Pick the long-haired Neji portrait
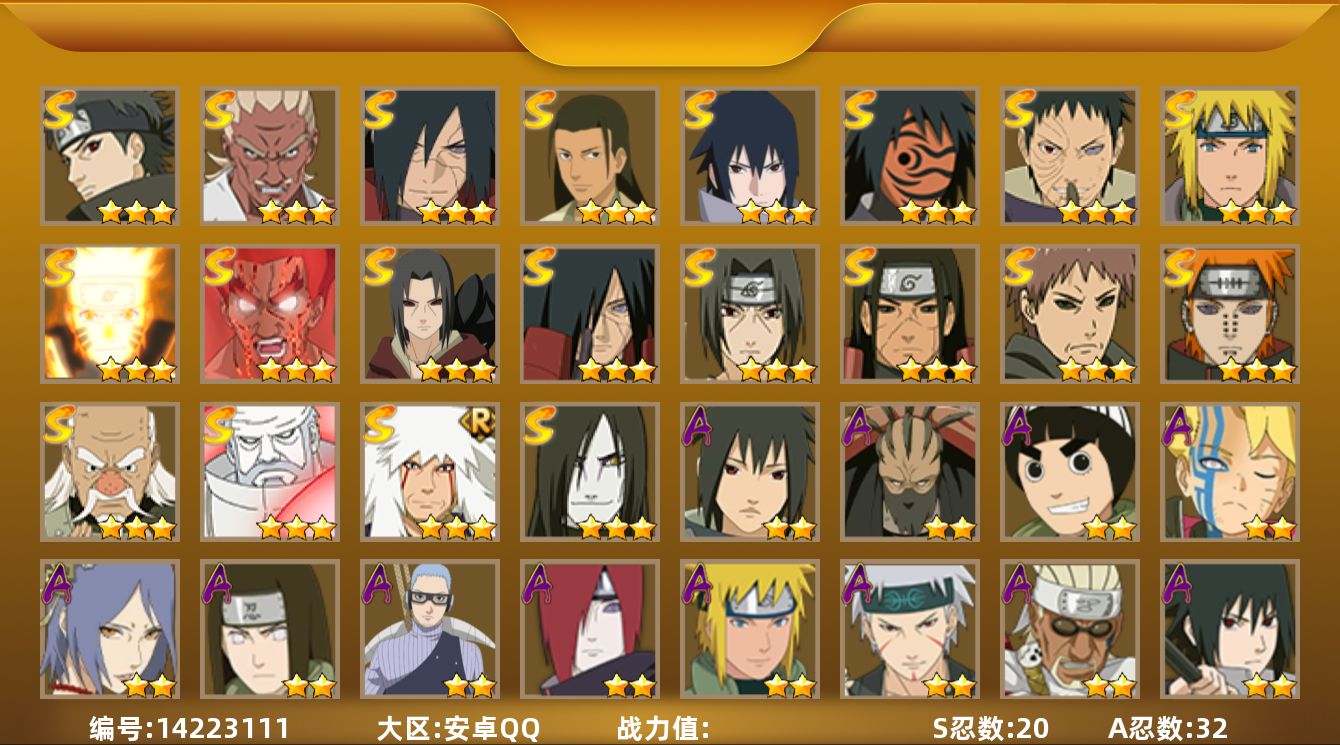This screenshot has width=1340, height=745. 269,629
